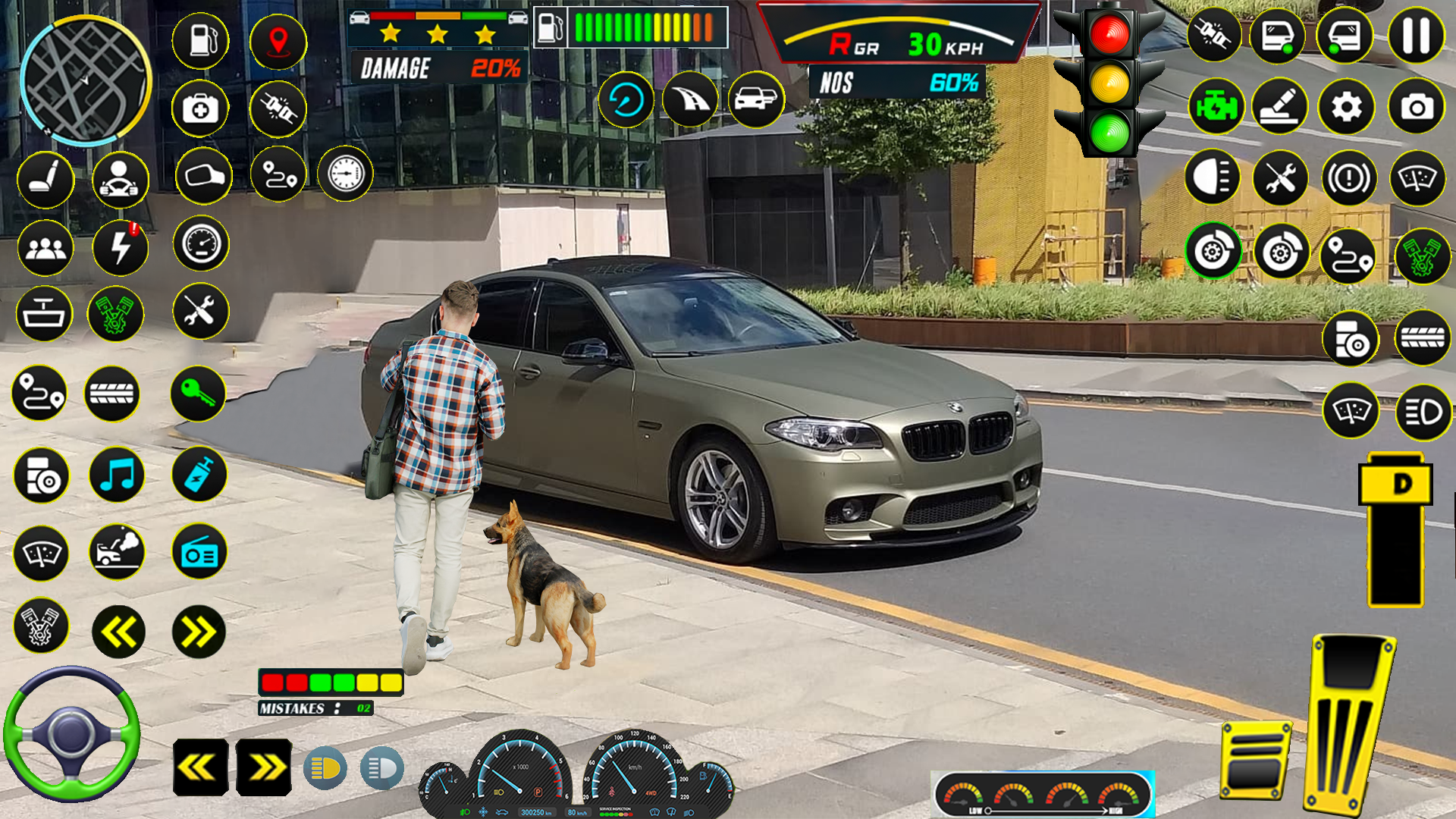This screenshot has width=1456, height=819.
Task: Open the speedometer gauge icon
Action: (200, 244)
